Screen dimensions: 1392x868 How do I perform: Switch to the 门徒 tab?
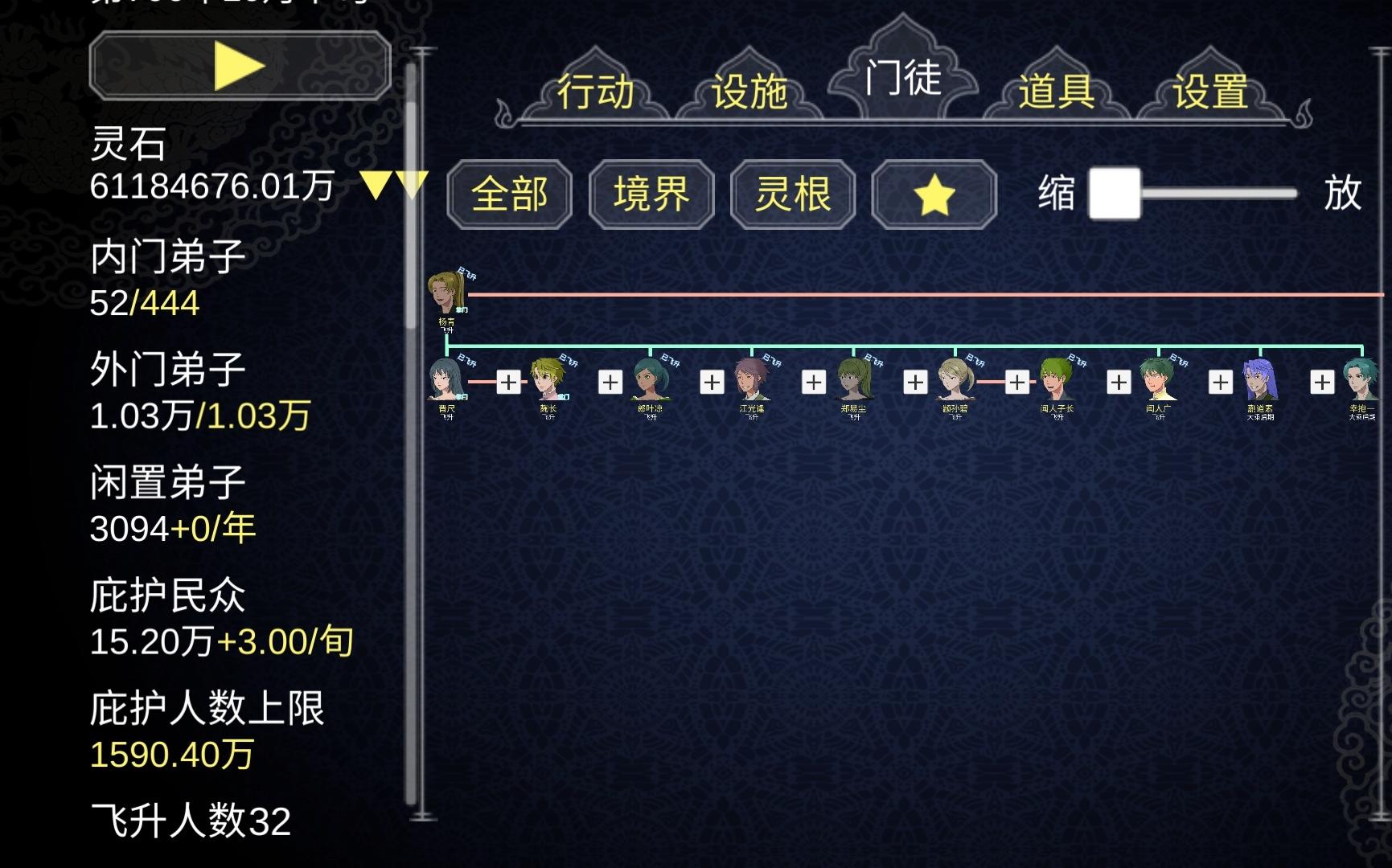(904, 80)
